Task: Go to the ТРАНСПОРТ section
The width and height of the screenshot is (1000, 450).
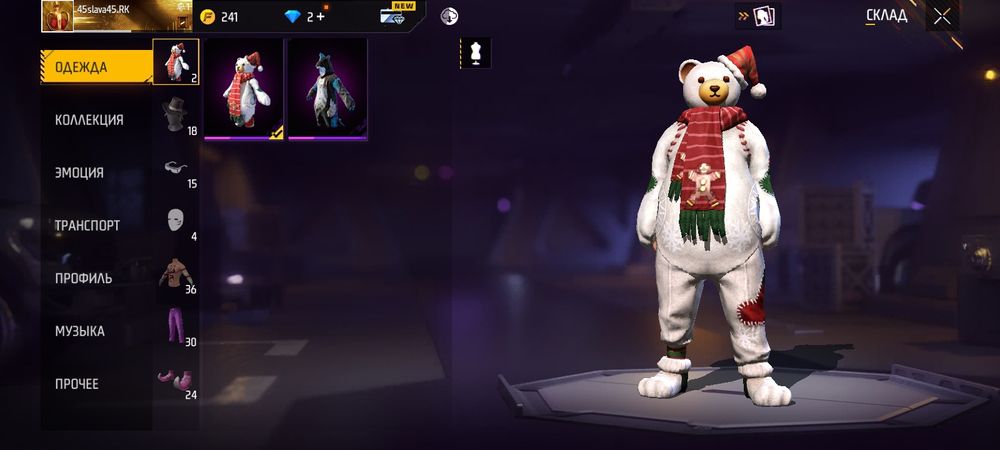Action: click(x=87, y=226)
